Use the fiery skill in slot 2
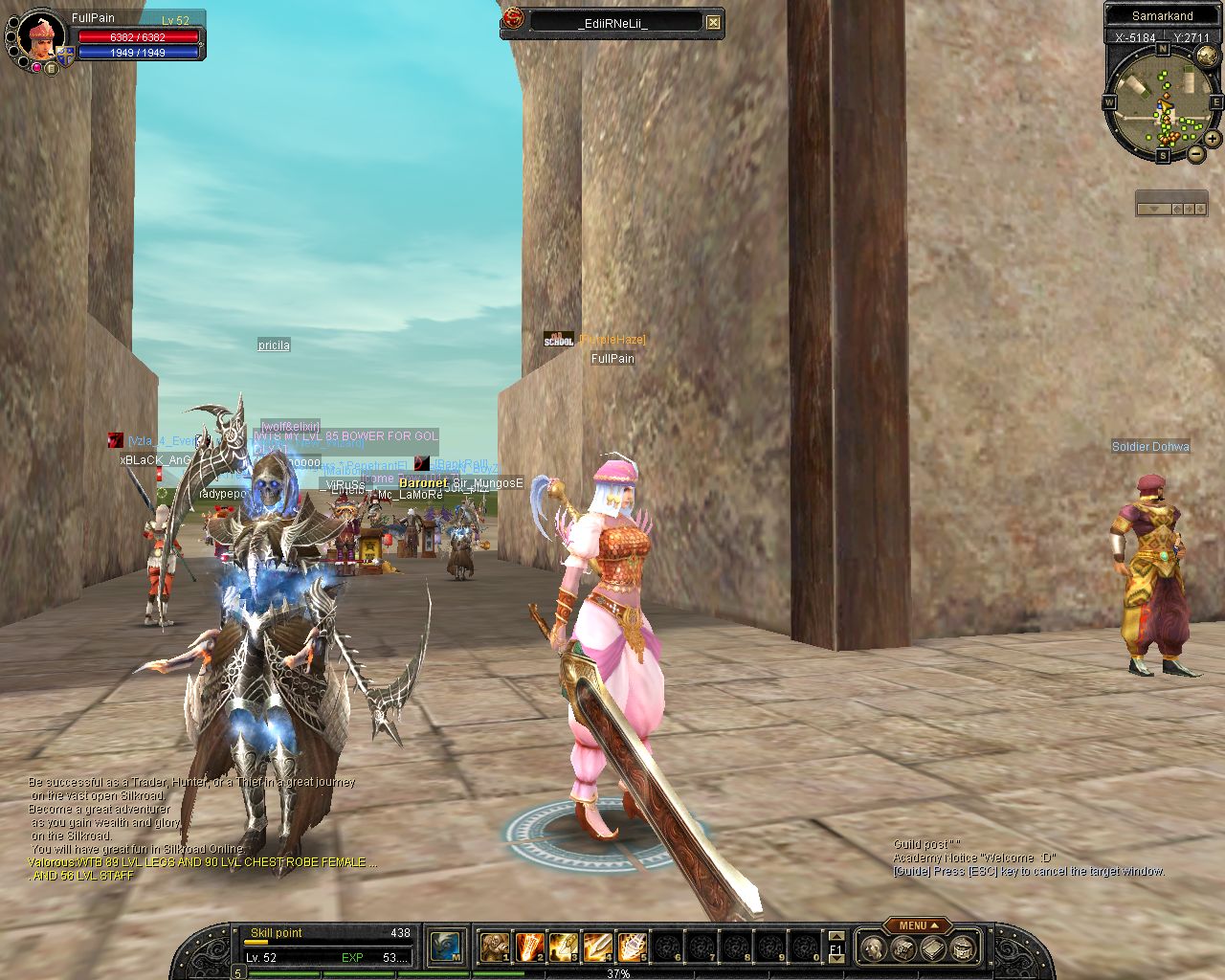This screenshot has height=980, width=1225. [x=528, y=947]
